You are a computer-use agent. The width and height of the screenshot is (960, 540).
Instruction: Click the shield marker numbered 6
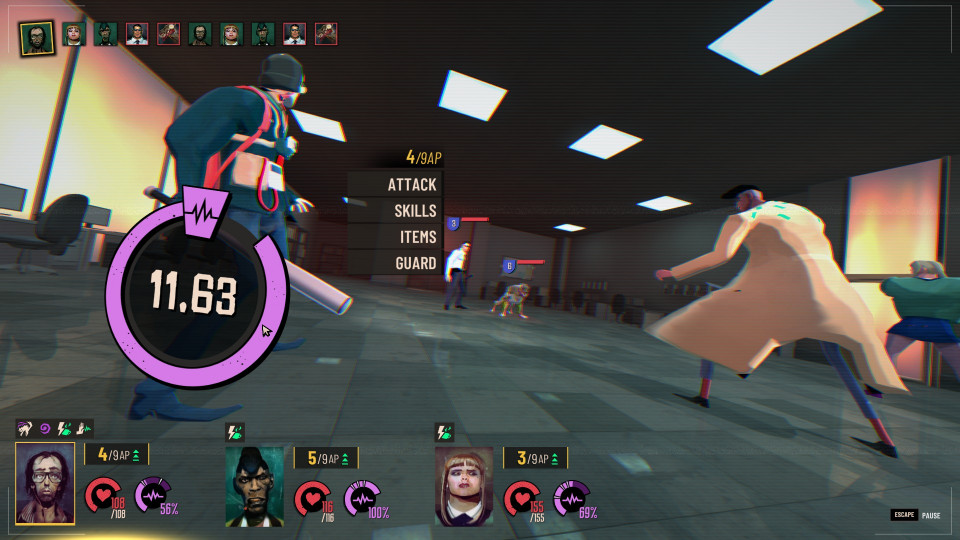(x=509, y=266)
